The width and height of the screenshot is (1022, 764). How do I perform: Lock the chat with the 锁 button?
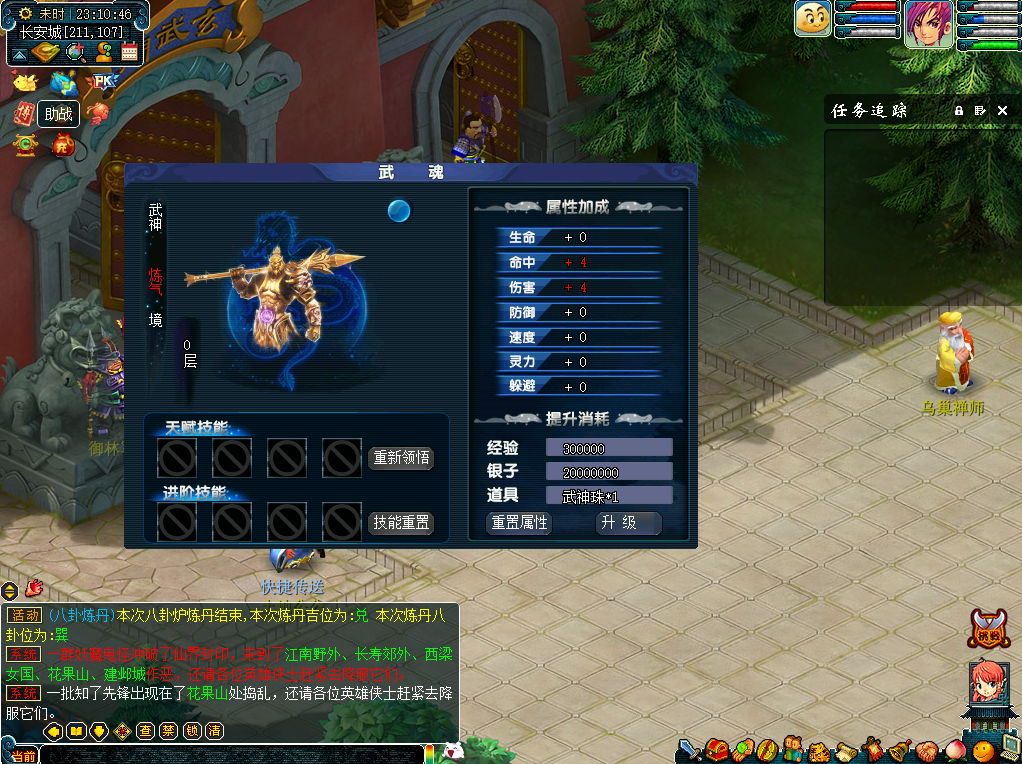[192, 731]
